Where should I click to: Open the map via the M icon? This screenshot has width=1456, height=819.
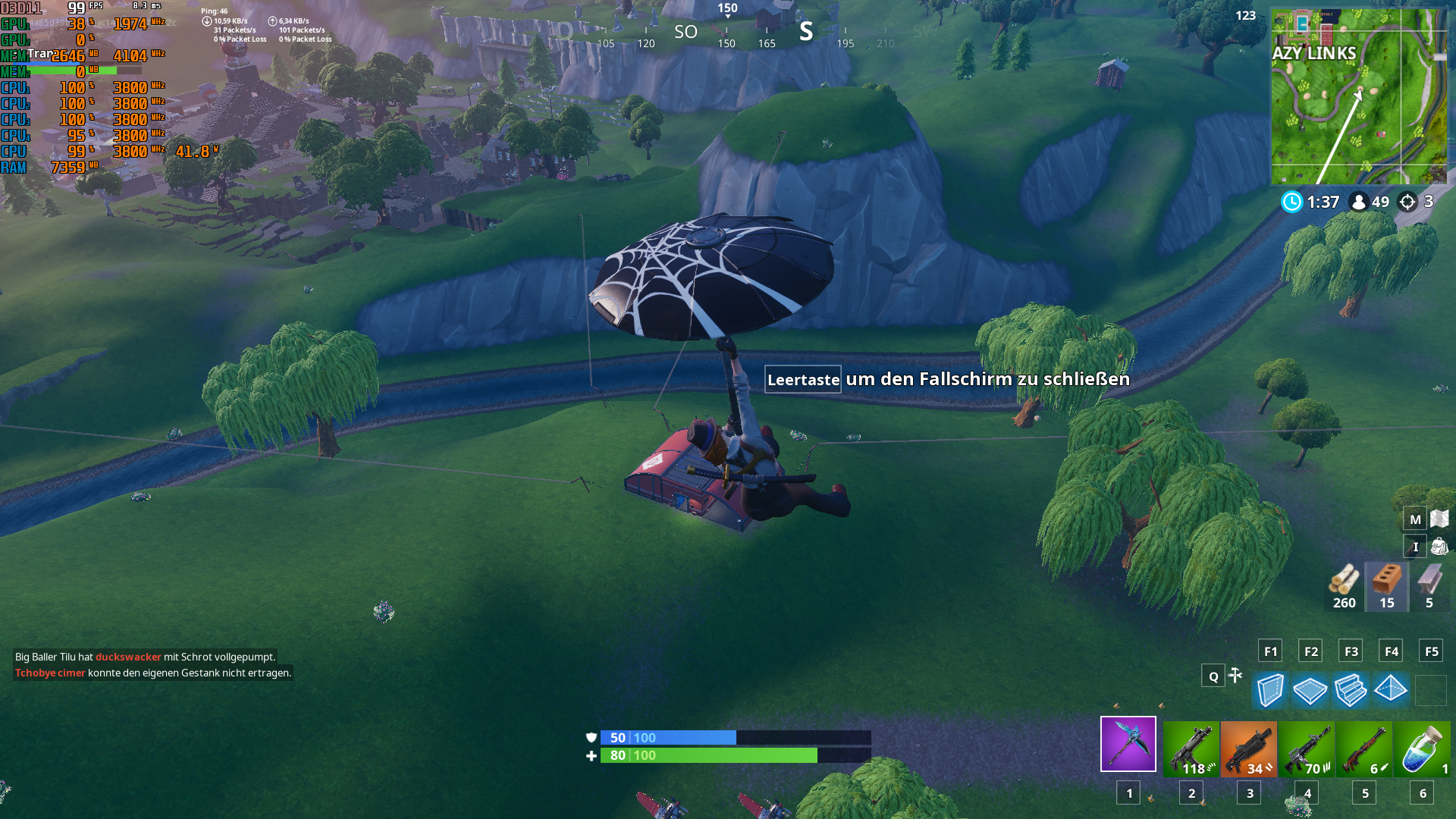click(1415, 520)
